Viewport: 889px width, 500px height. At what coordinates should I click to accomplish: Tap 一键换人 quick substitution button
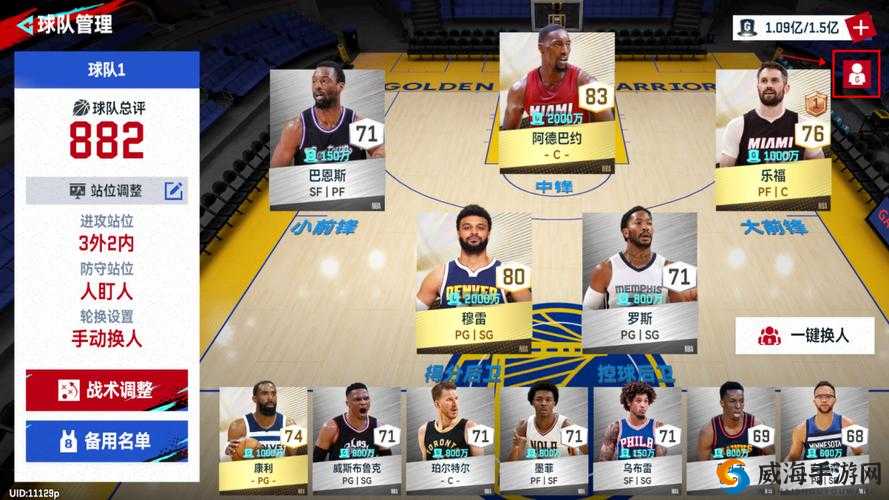pyautogui.click(x=803, y=336)
